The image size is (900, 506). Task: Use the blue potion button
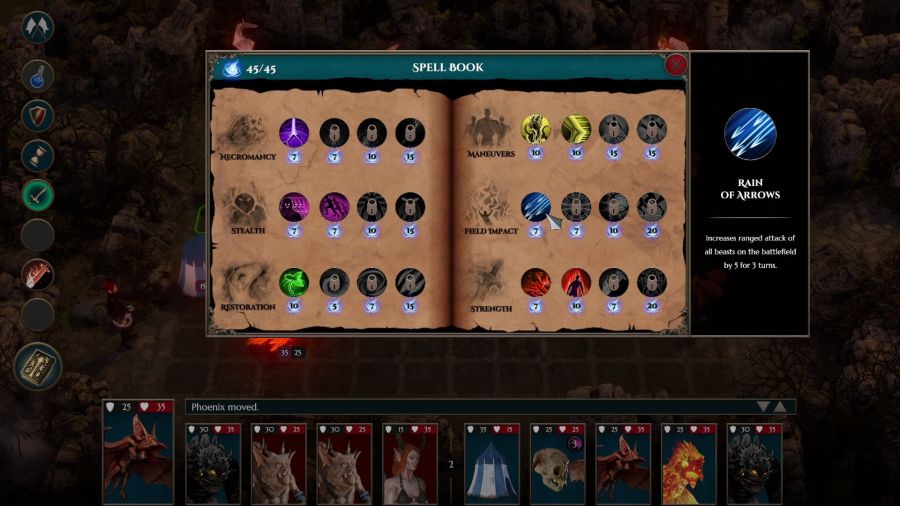point(37,76)
